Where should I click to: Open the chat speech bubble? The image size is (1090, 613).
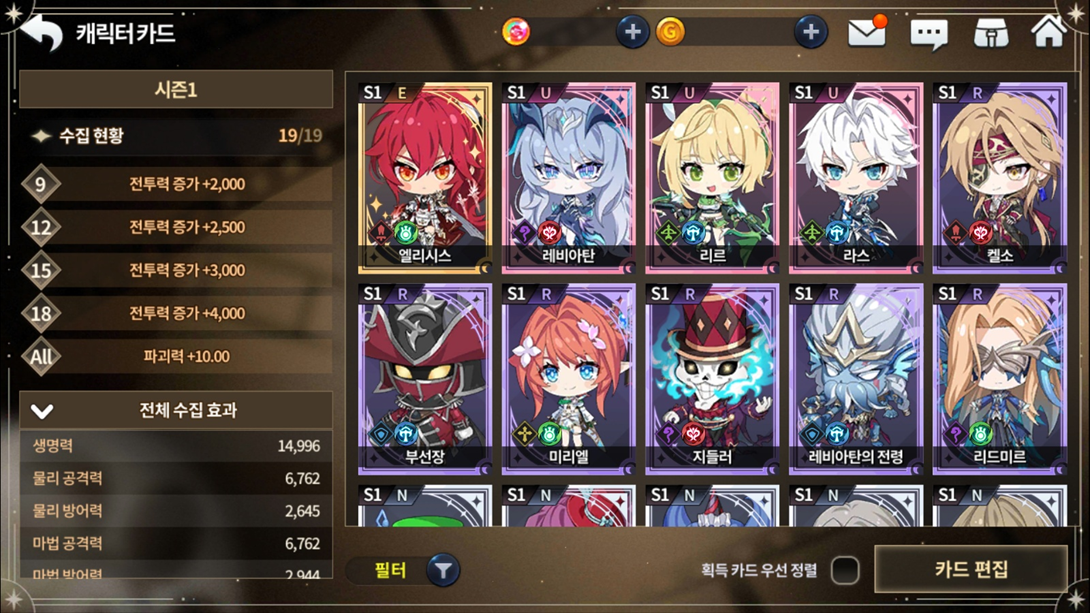(x=928, y=33)
